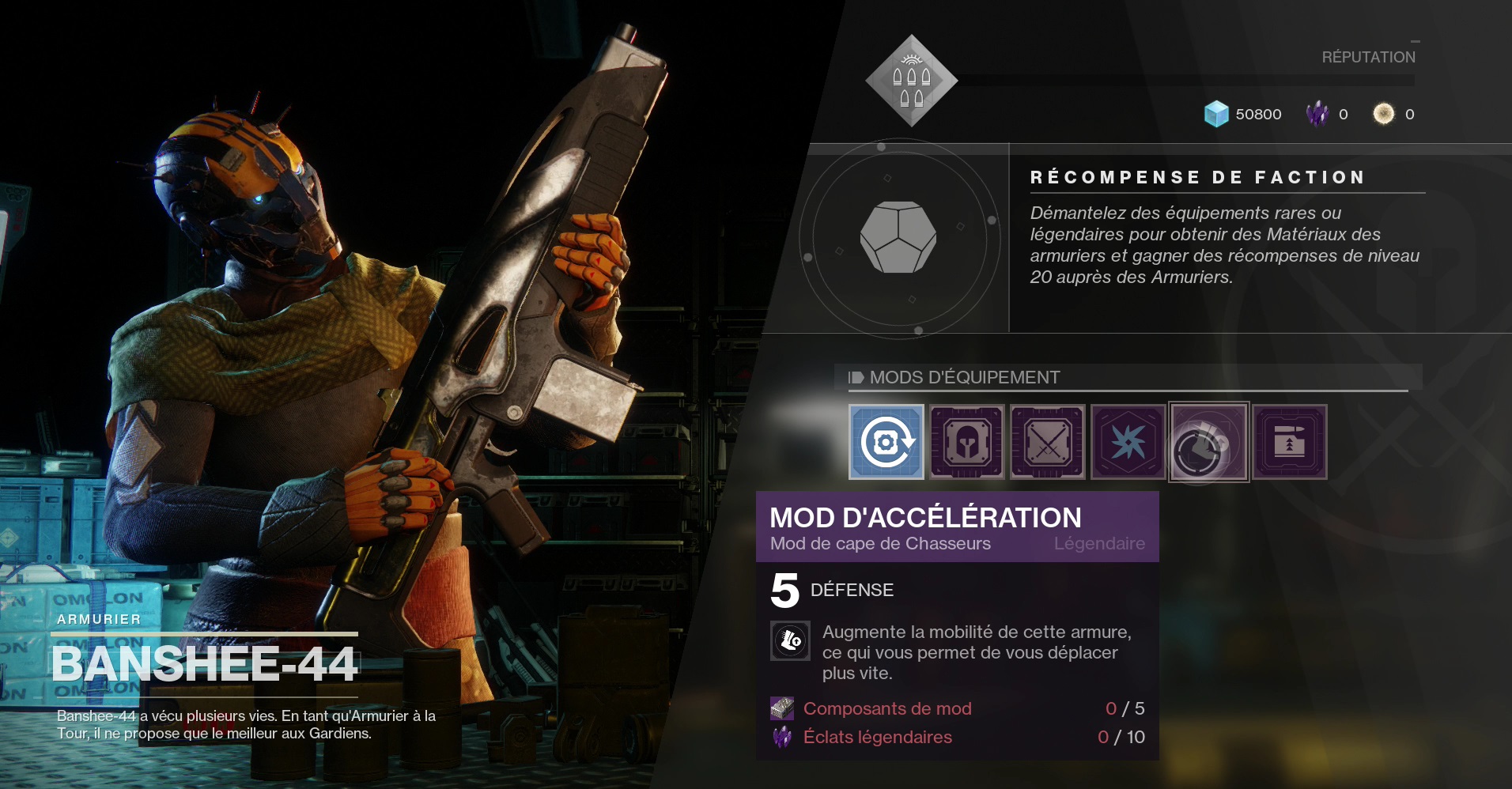
Task: Pick the blue shuriken star mod
Action: pos(1128,442)
